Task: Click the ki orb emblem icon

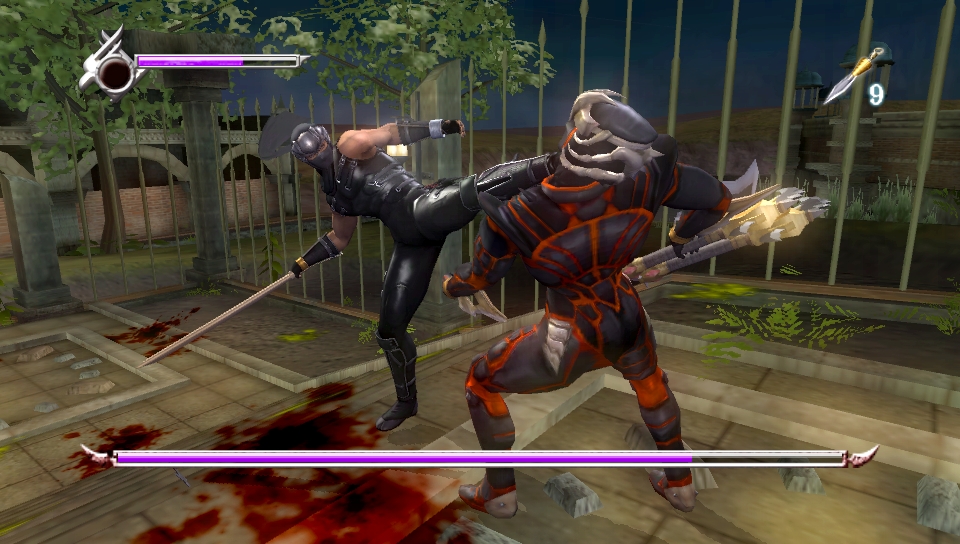Action: [x=113, y=70]
